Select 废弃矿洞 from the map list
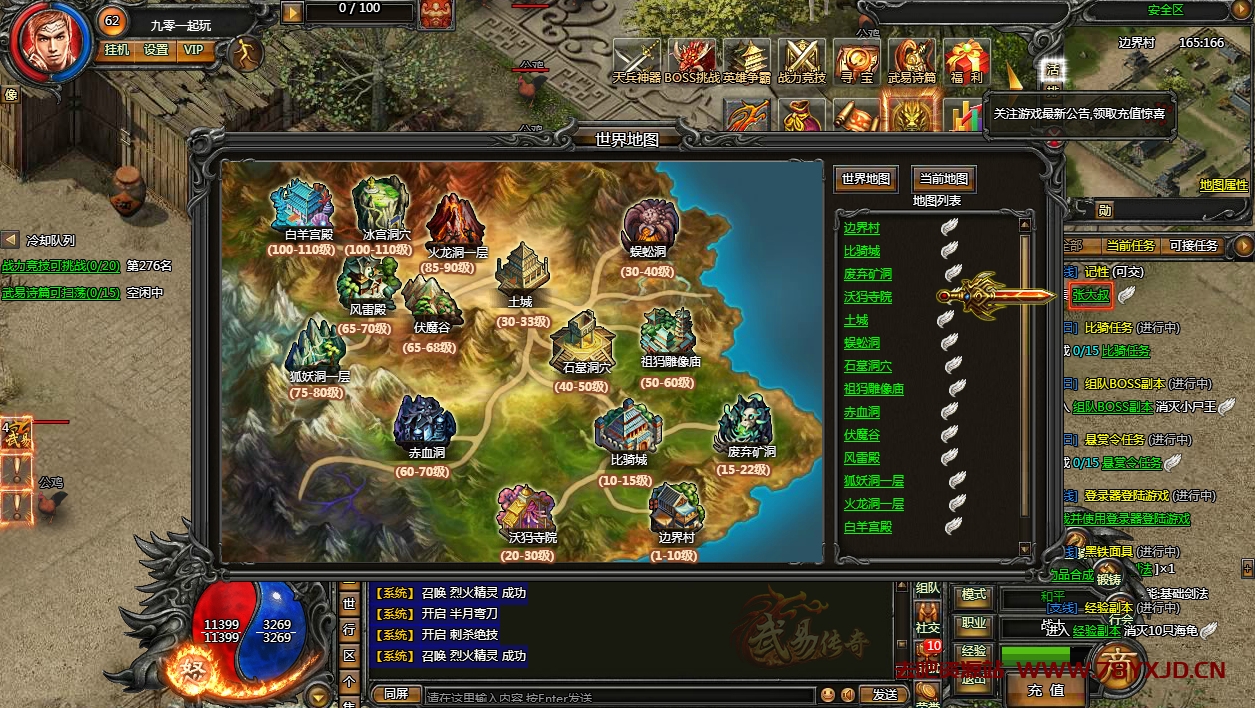The height and width of the screenshot is (708, 1255). tap(867, 274)
